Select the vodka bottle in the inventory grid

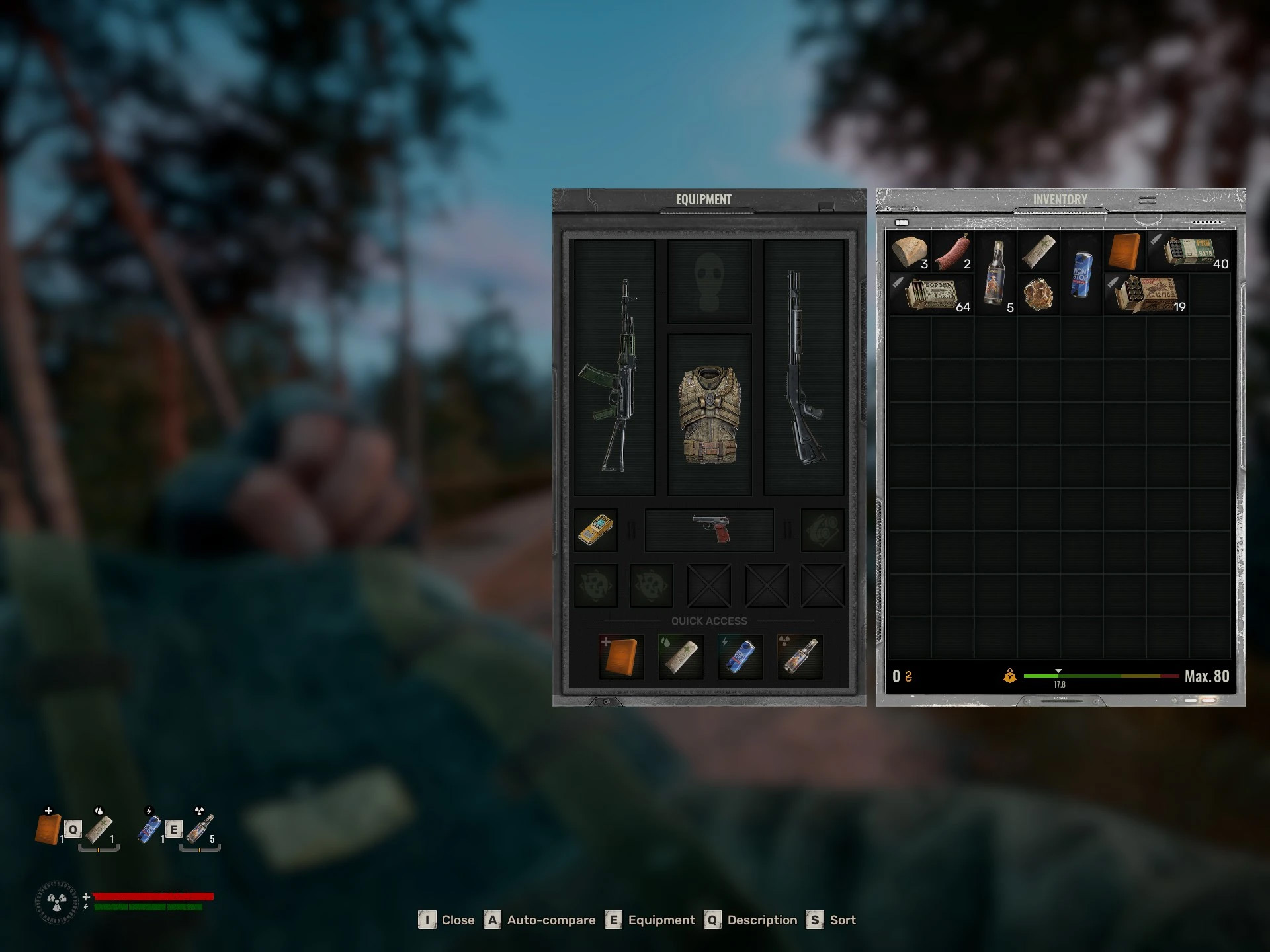(994, 272)
